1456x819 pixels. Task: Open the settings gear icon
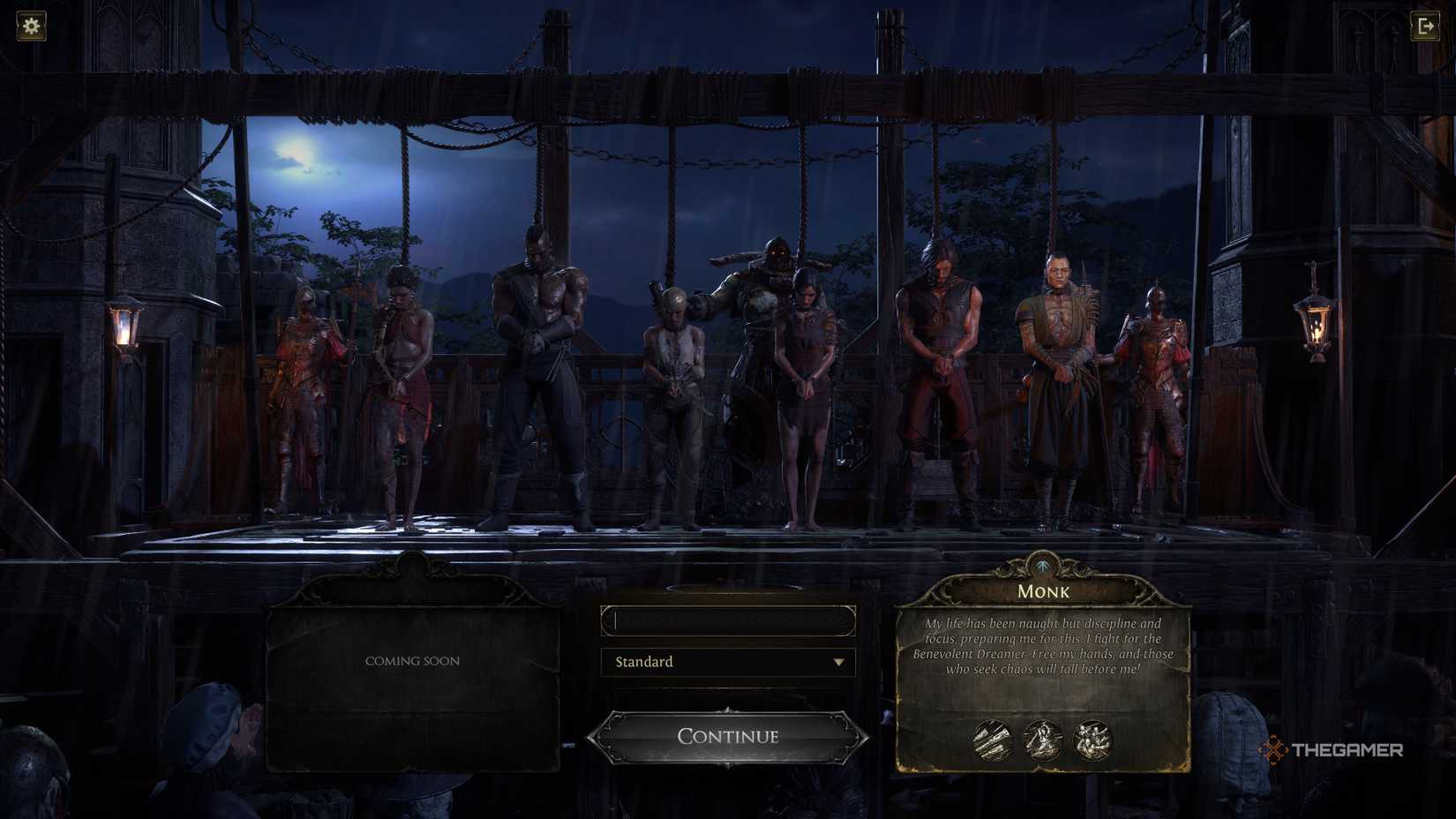[x=31, y=26]
